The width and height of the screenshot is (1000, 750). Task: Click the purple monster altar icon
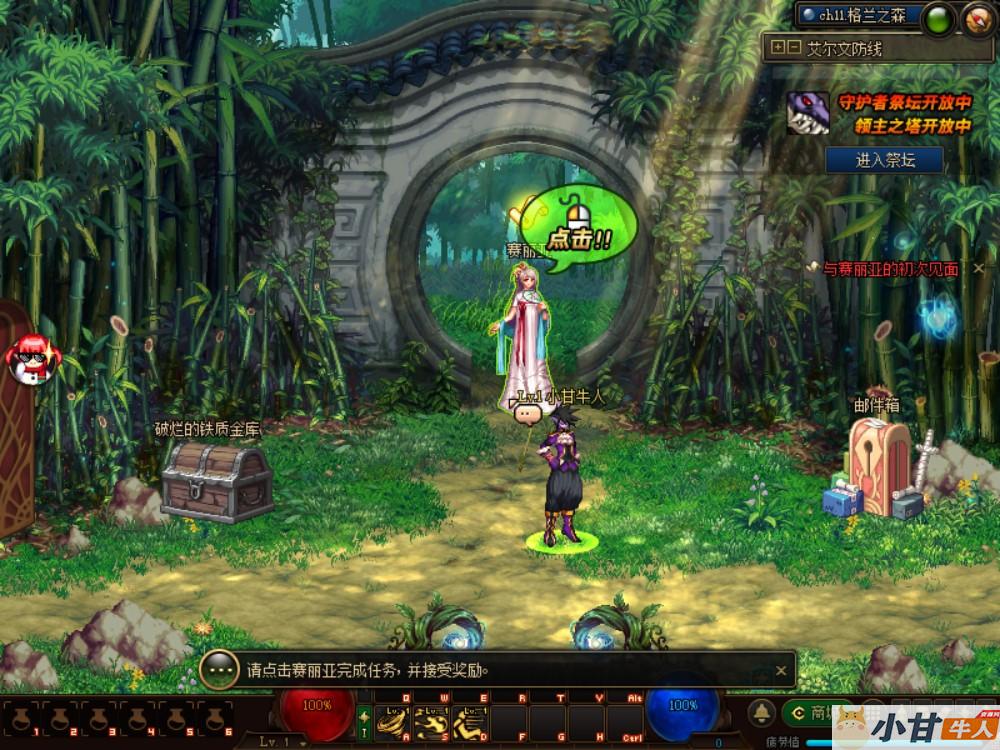(x=809, y=113)
